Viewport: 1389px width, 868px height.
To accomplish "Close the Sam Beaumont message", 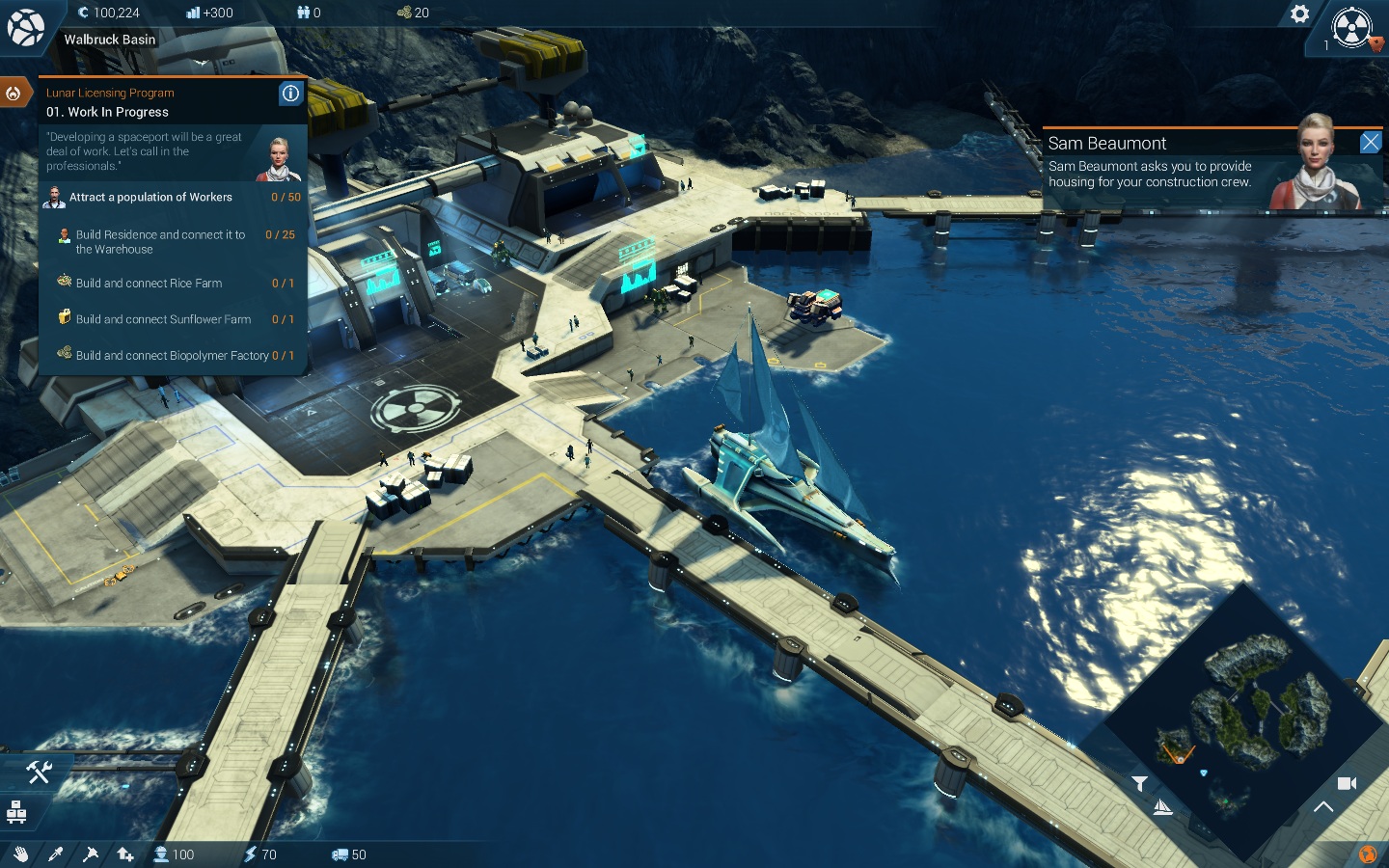I will [x=1370, y=143].
